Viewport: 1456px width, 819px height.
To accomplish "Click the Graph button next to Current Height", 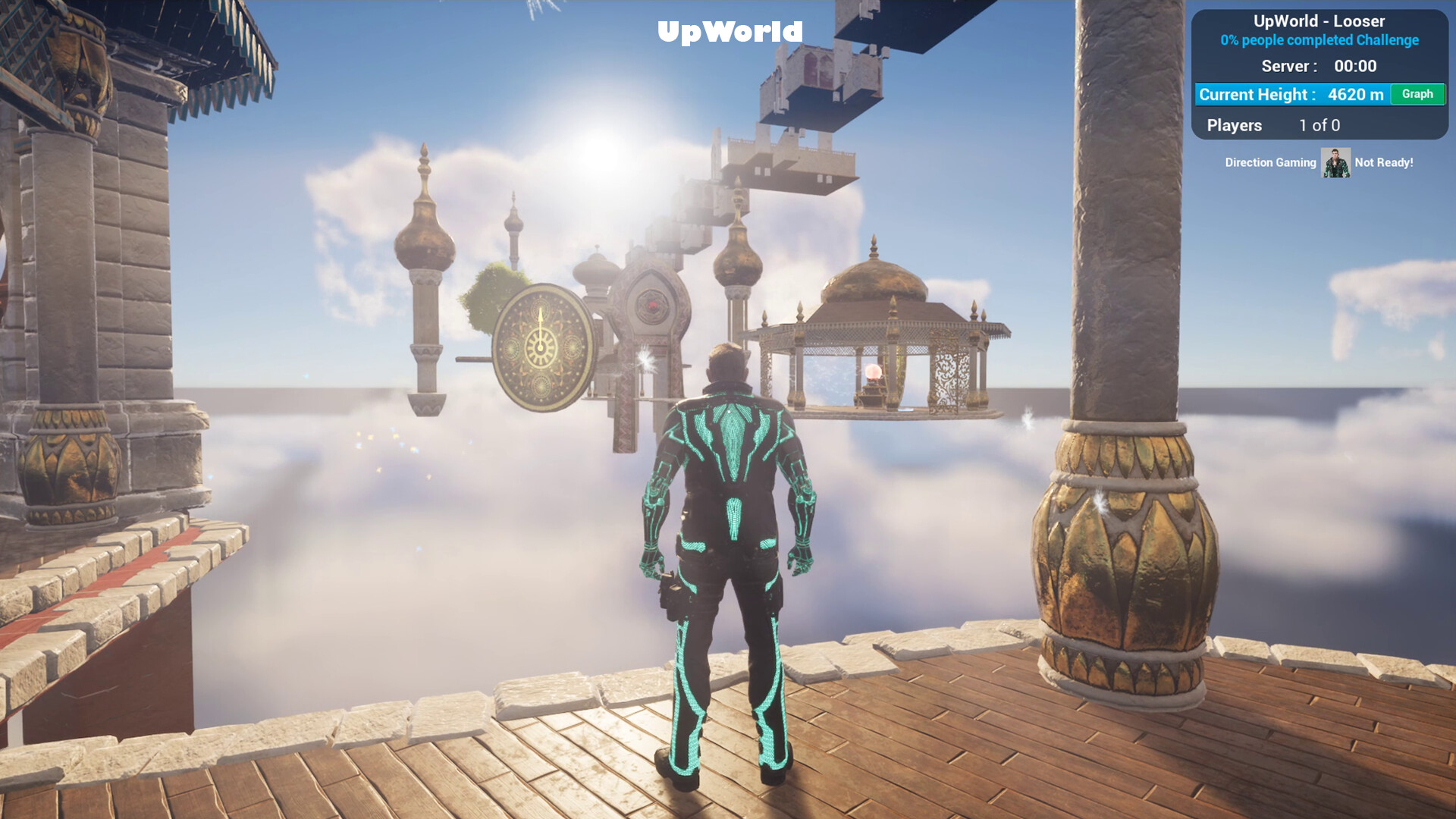I will (x=1417, y=94).
